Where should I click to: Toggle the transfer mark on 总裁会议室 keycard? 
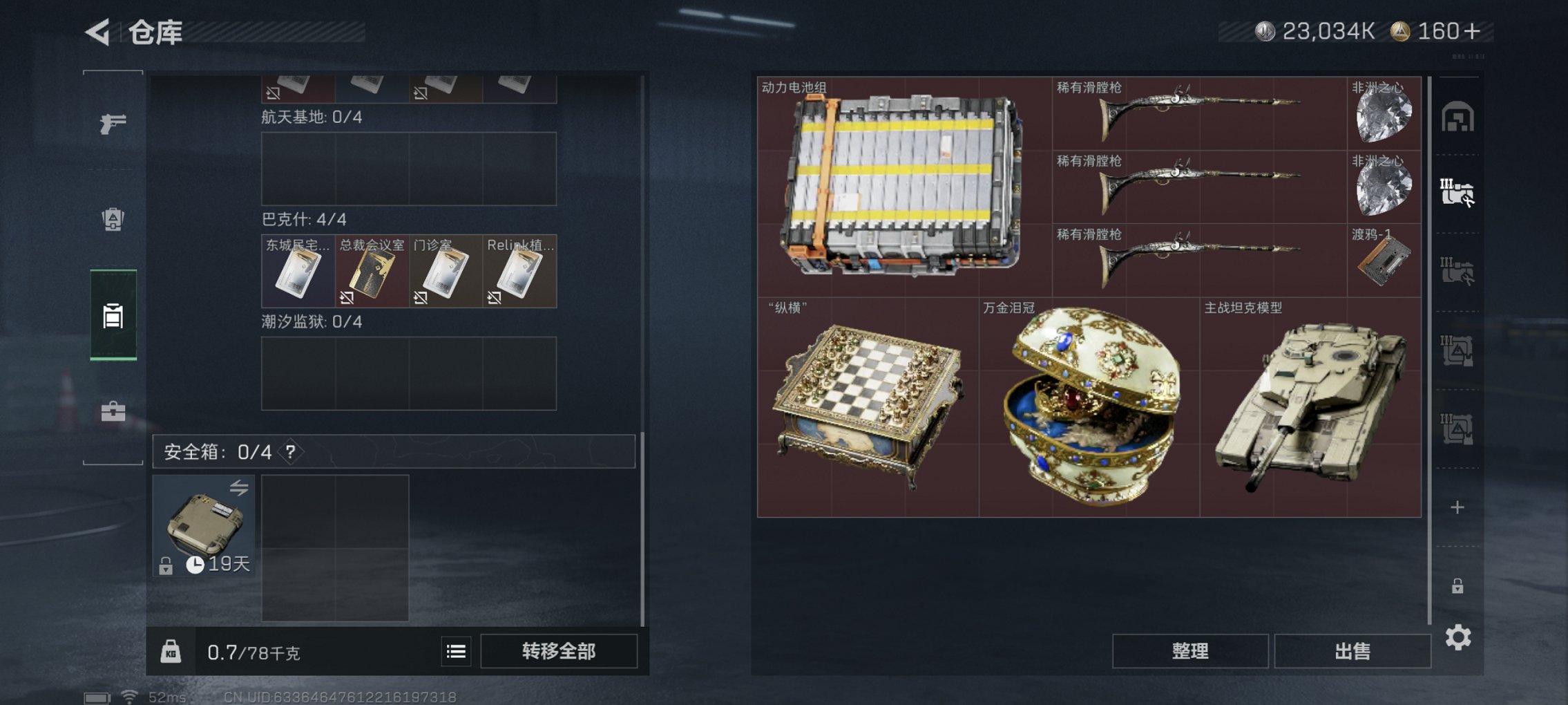click(347, 299)
